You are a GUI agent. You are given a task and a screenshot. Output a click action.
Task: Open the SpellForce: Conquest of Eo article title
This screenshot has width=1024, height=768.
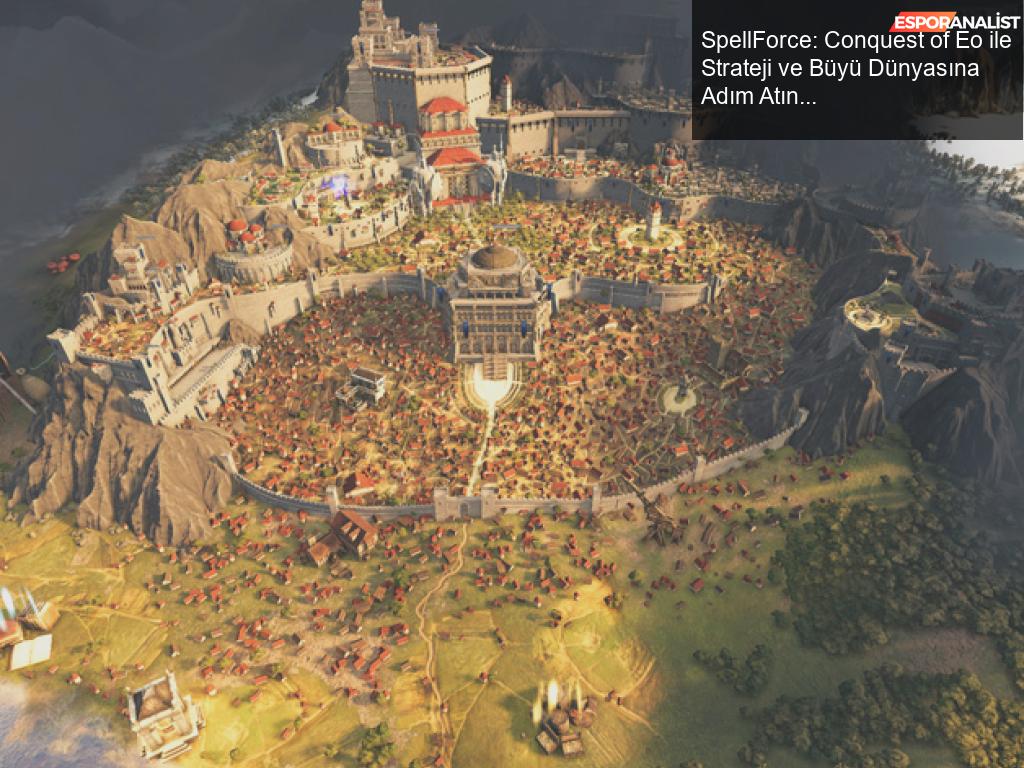(855, 70)
